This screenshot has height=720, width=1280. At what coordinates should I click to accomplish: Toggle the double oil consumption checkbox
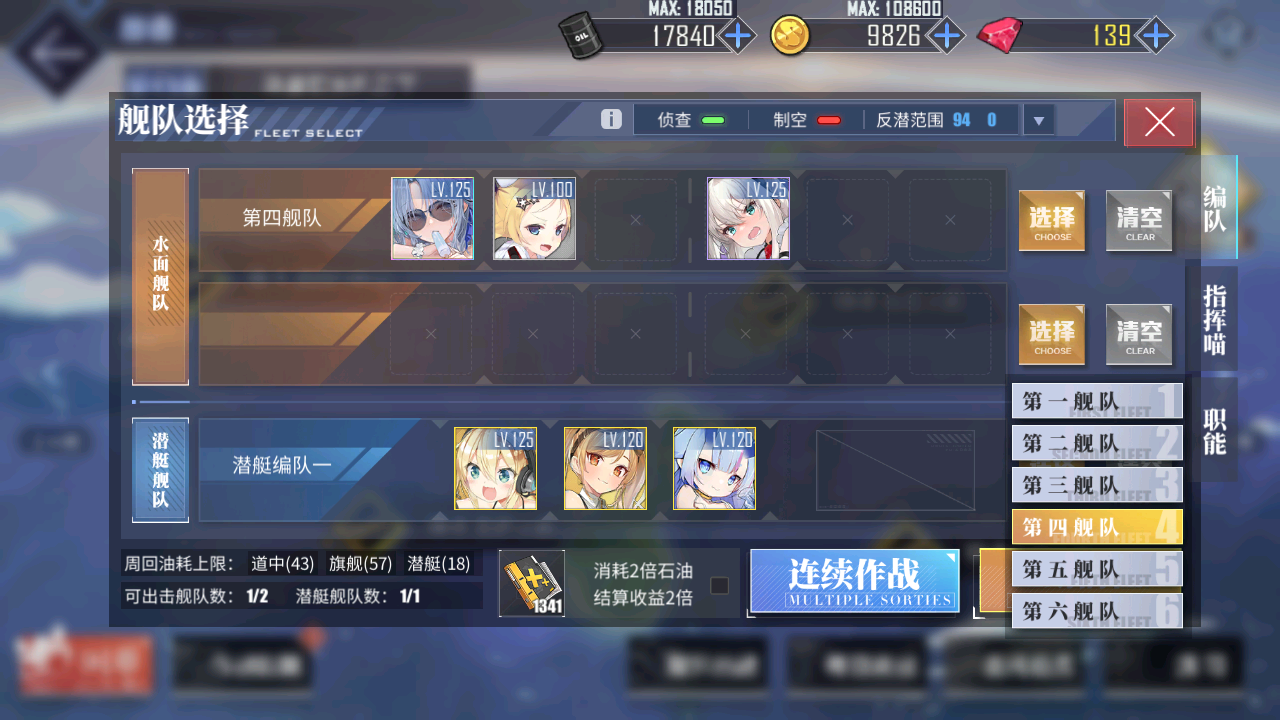pos(720,585)
